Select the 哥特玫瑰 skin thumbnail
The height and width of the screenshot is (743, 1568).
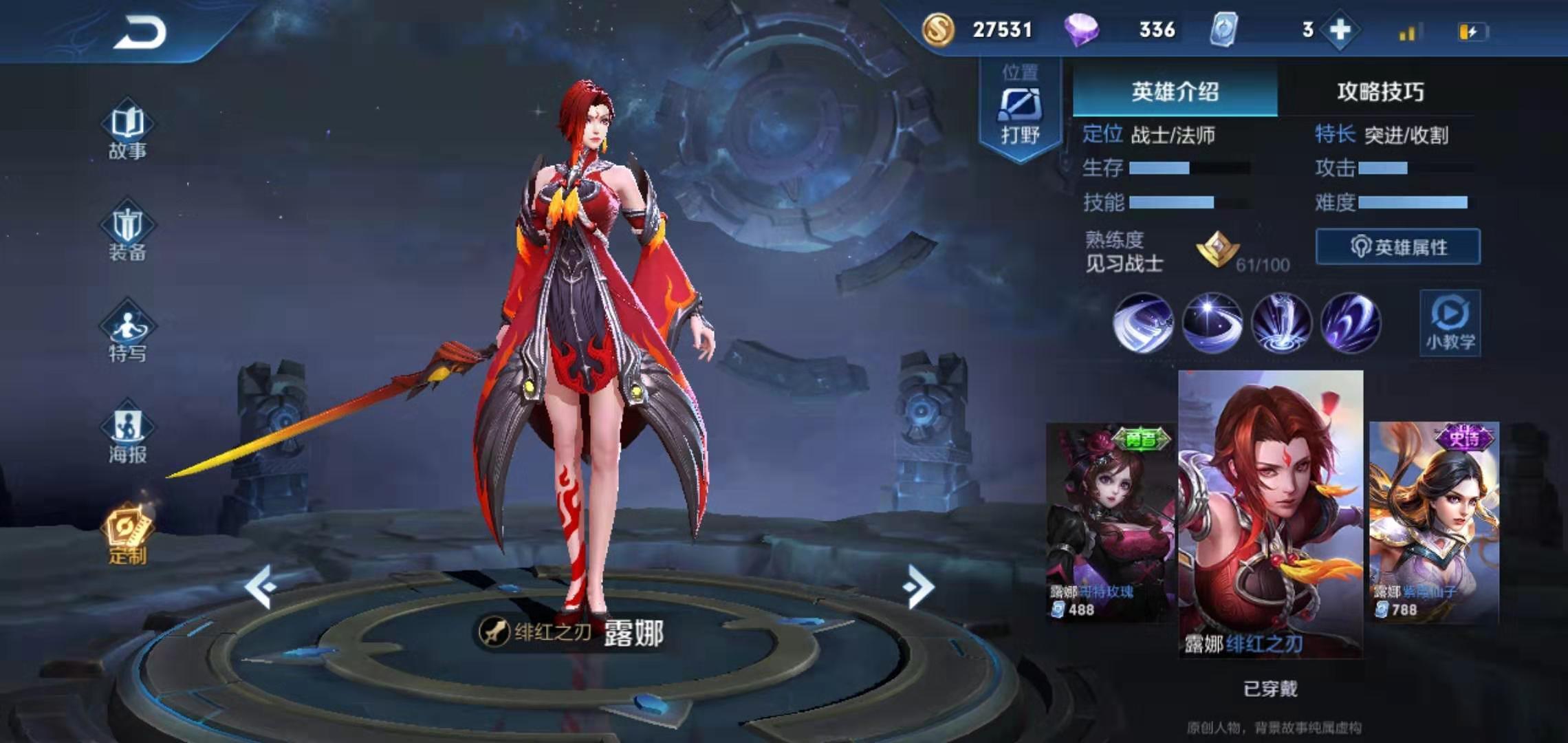1111,523
